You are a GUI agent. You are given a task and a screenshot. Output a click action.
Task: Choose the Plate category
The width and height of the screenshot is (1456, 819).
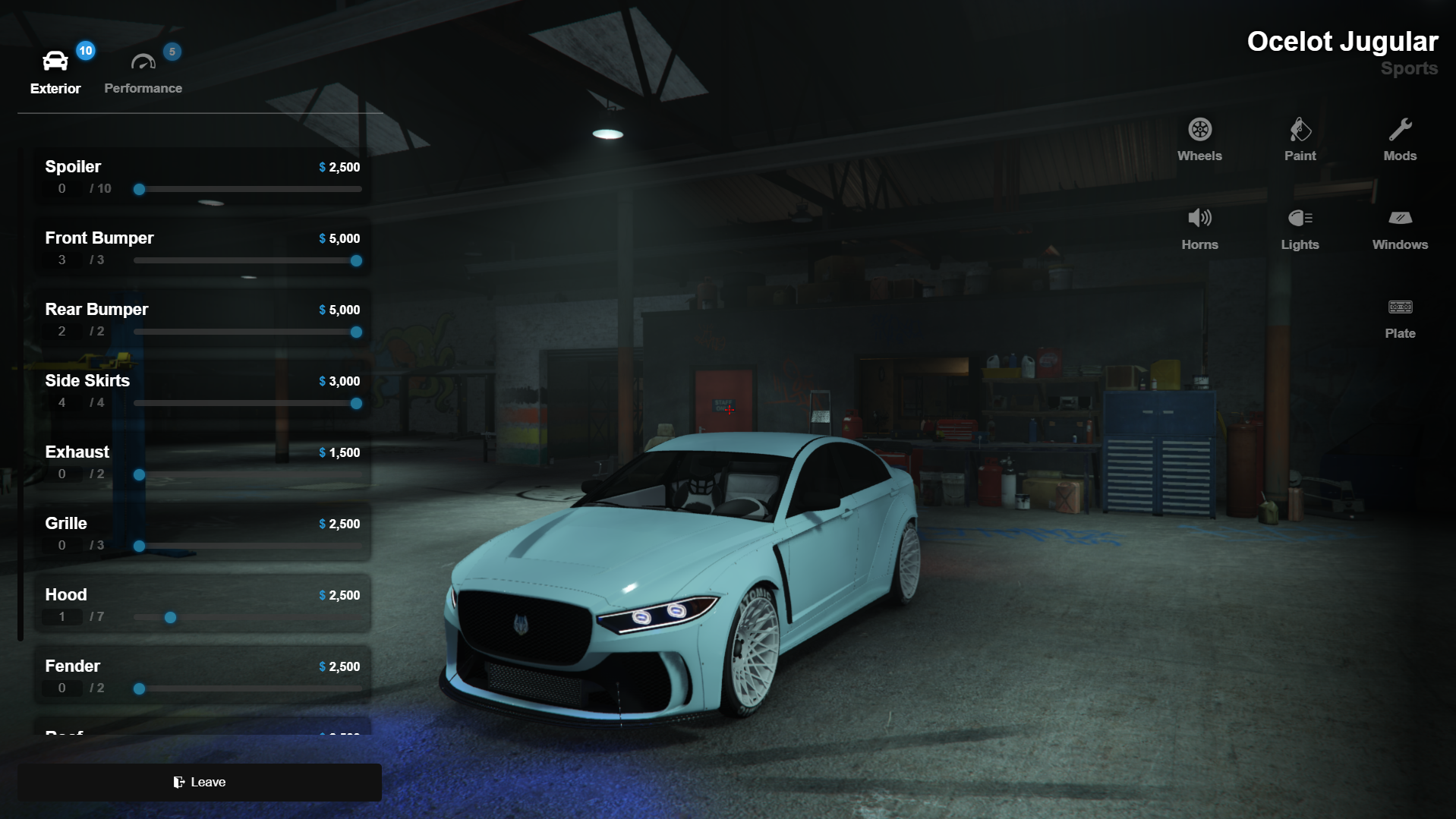(1400, 317)
